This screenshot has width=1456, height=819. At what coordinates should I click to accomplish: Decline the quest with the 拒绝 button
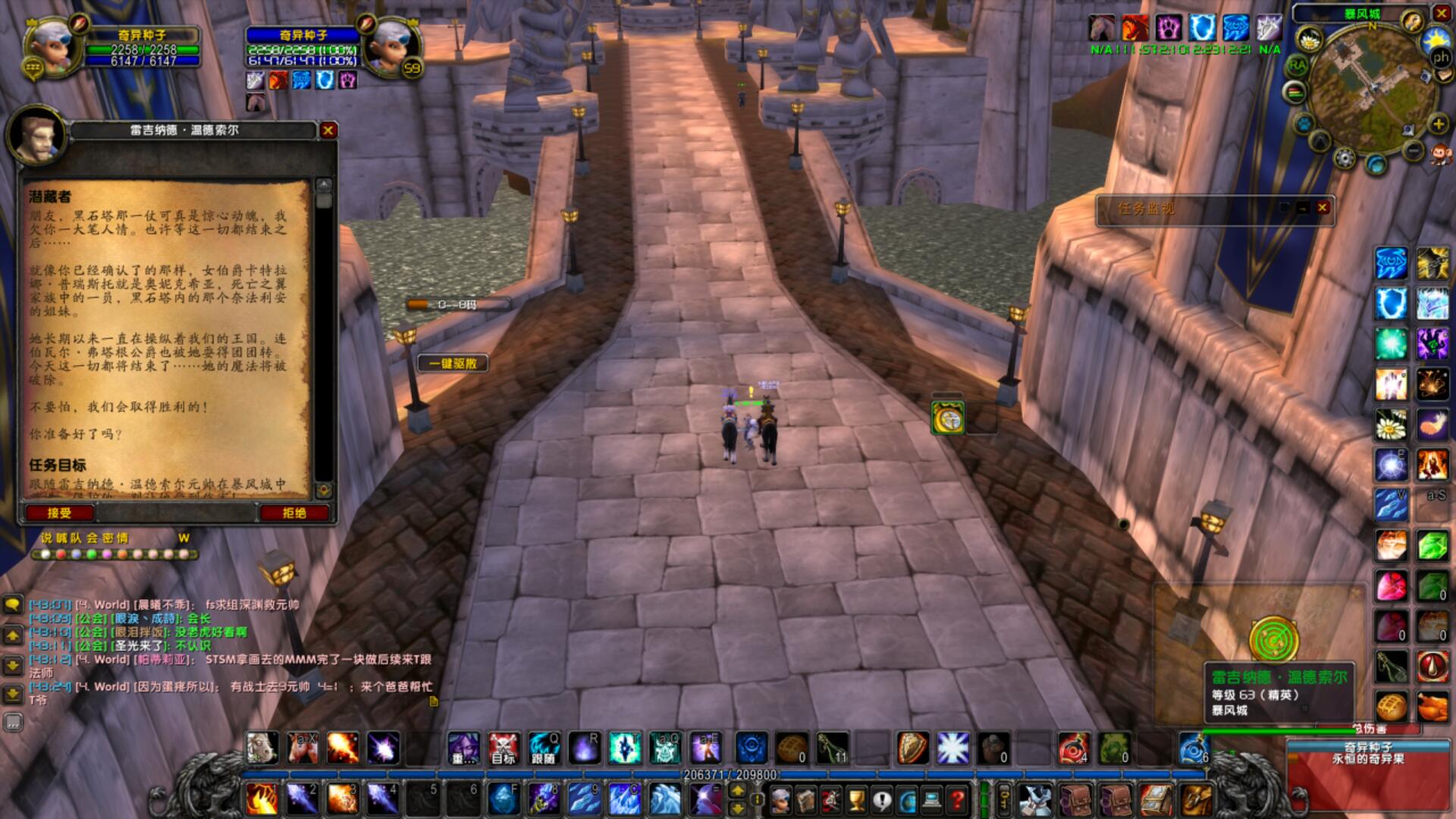pos(294,513)
